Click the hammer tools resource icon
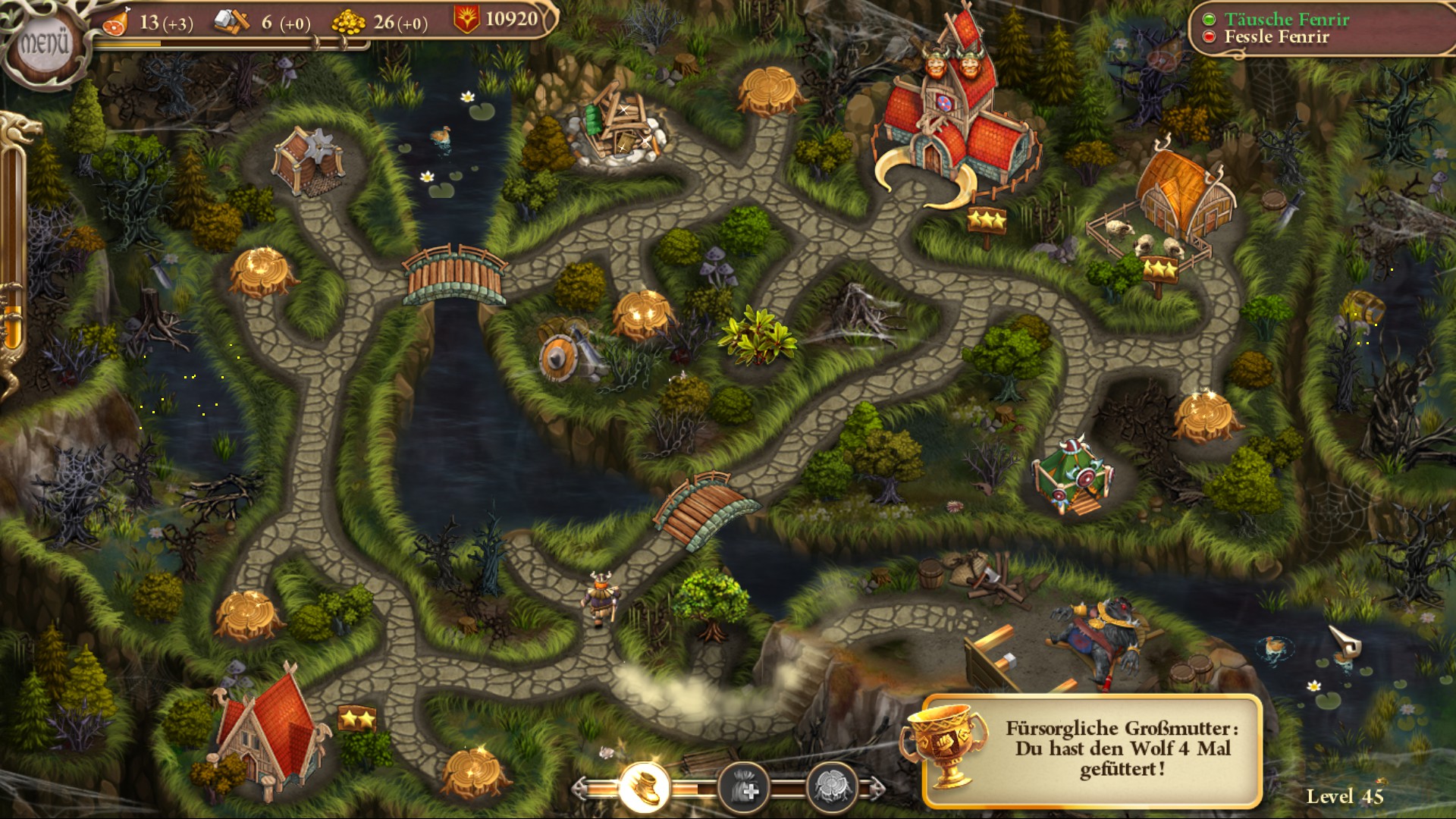Image resolution: width=1456 pixels, height=819 pixels. 231,21
